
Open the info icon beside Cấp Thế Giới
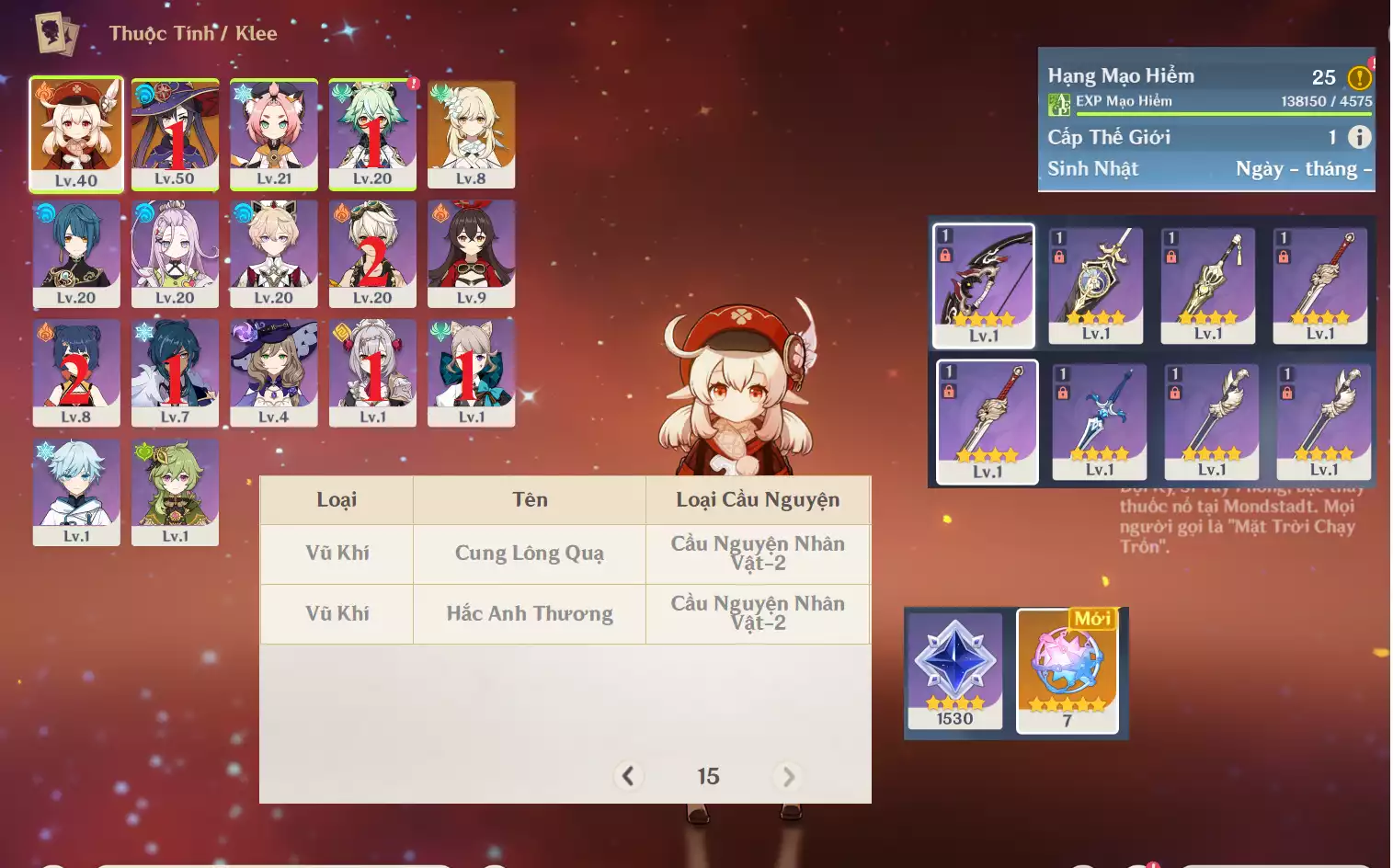click(x=1359, y=137)
